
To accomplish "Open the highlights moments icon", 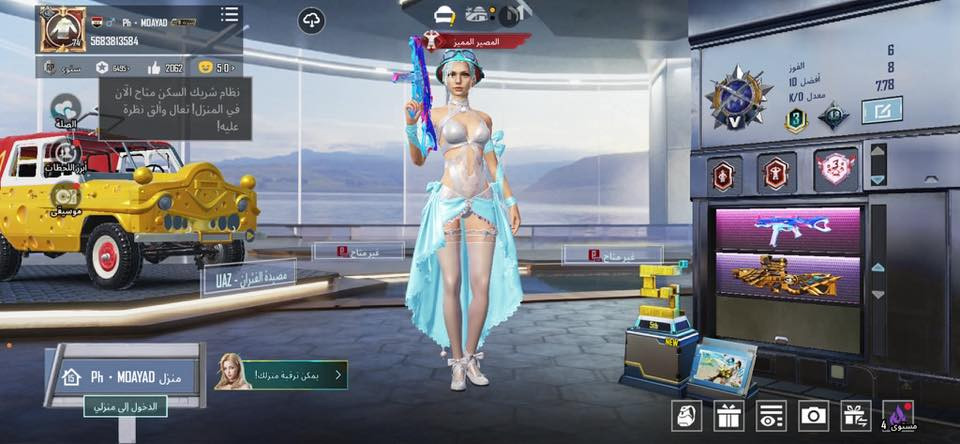I will click(66, 154).
